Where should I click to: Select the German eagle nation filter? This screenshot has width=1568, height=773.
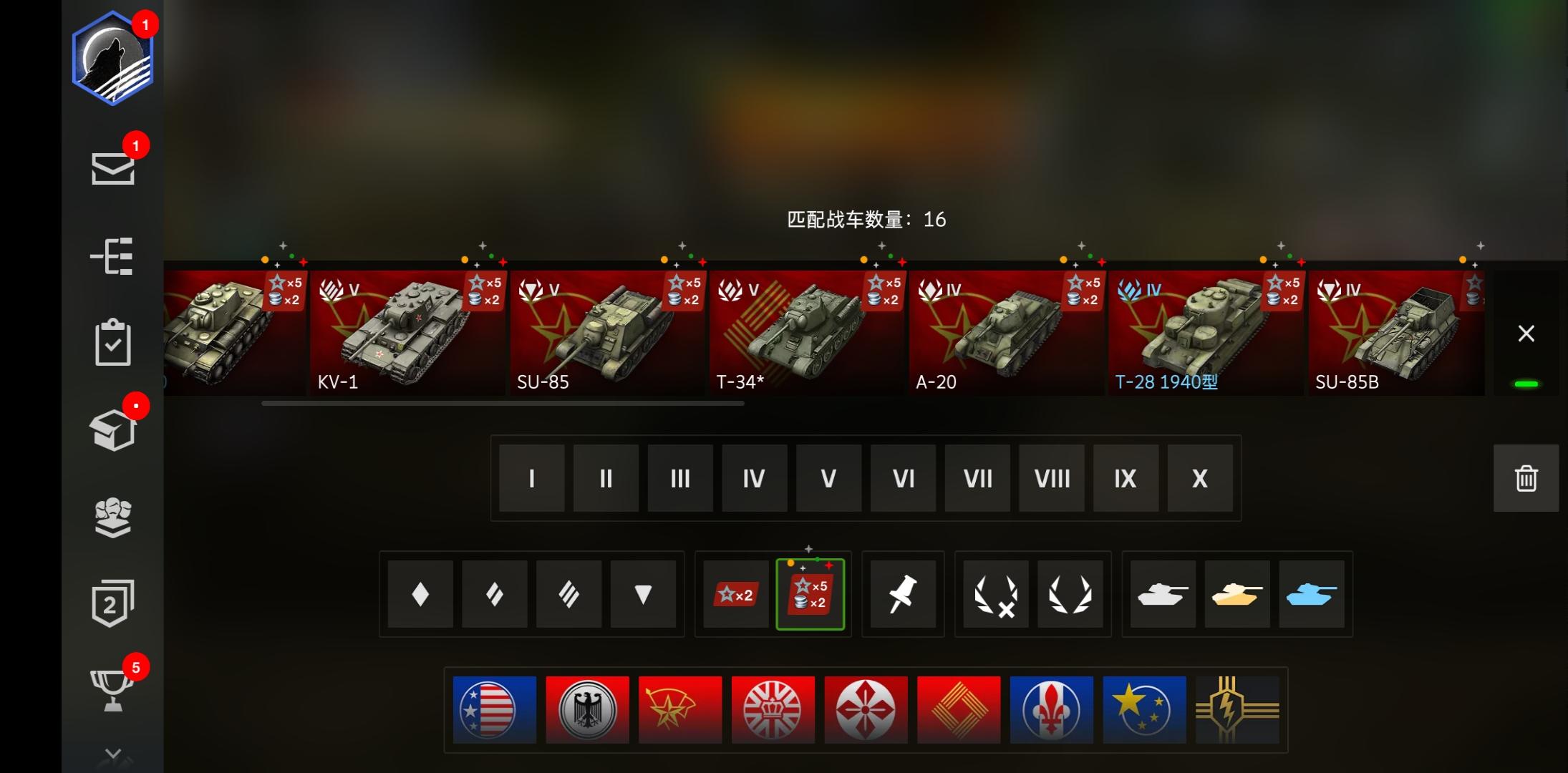coord(587,709)
